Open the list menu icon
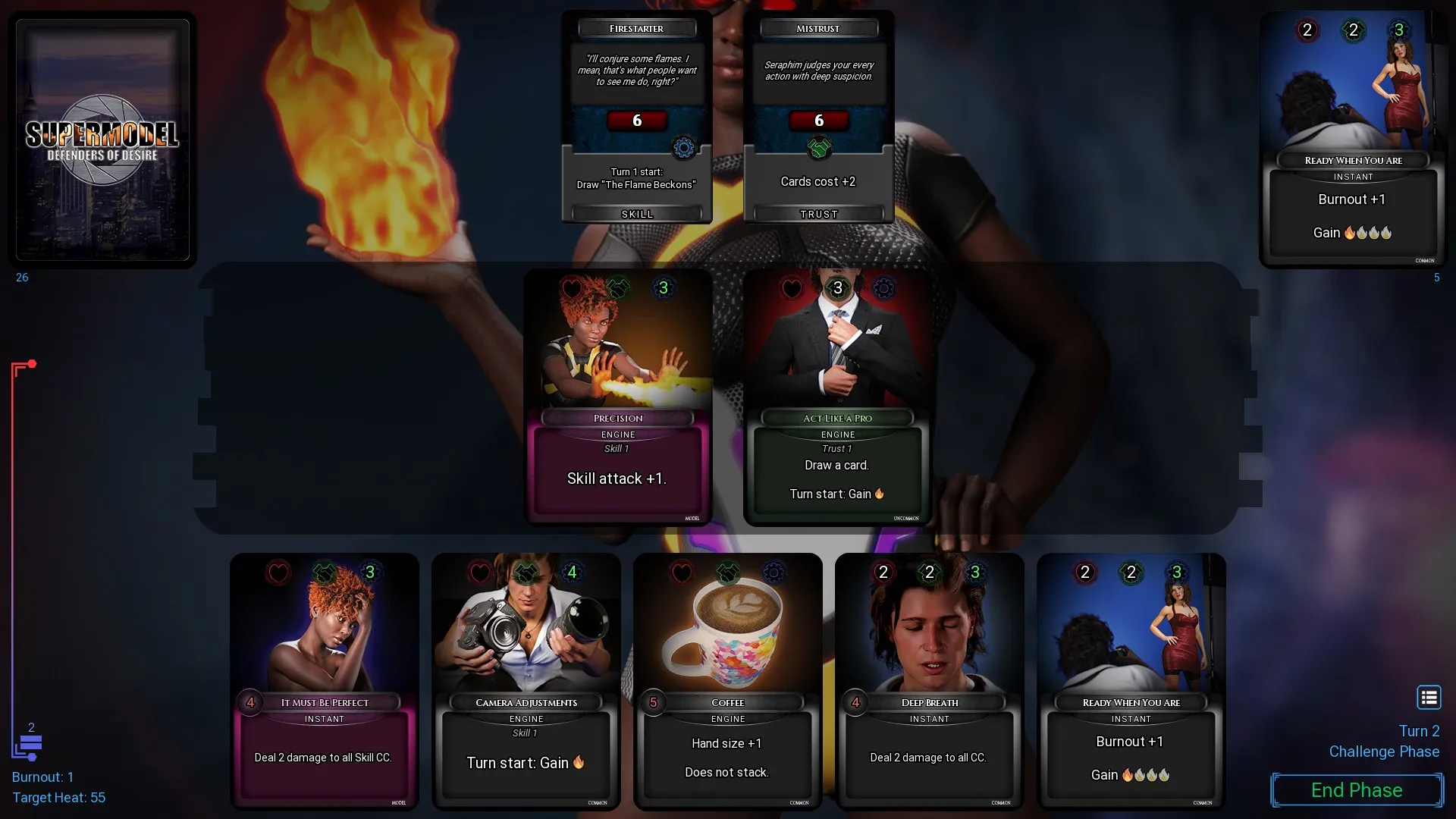 [x=1429, y=697]
